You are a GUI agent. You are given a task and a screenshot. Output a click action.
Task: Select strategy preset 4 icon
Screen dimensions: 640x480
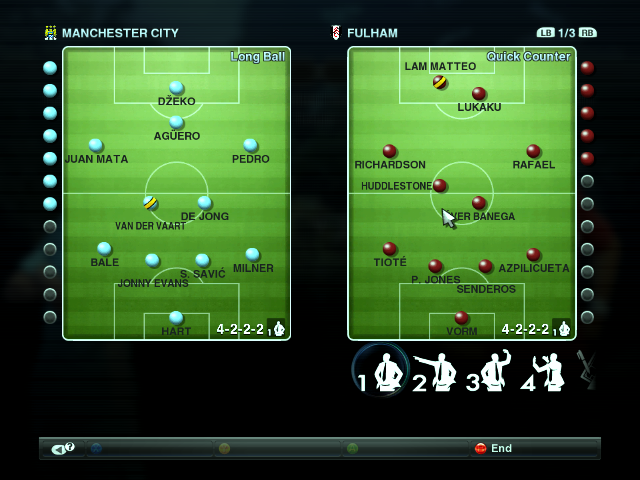[545, 372]
